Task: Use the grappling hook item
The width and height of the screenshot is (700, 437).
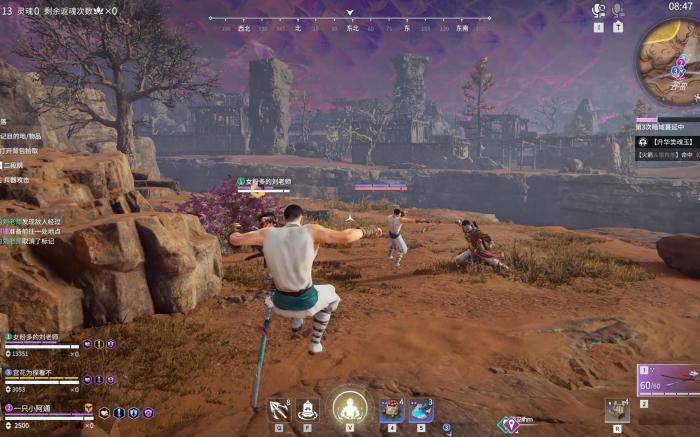Action: click(x=279, y=409)
